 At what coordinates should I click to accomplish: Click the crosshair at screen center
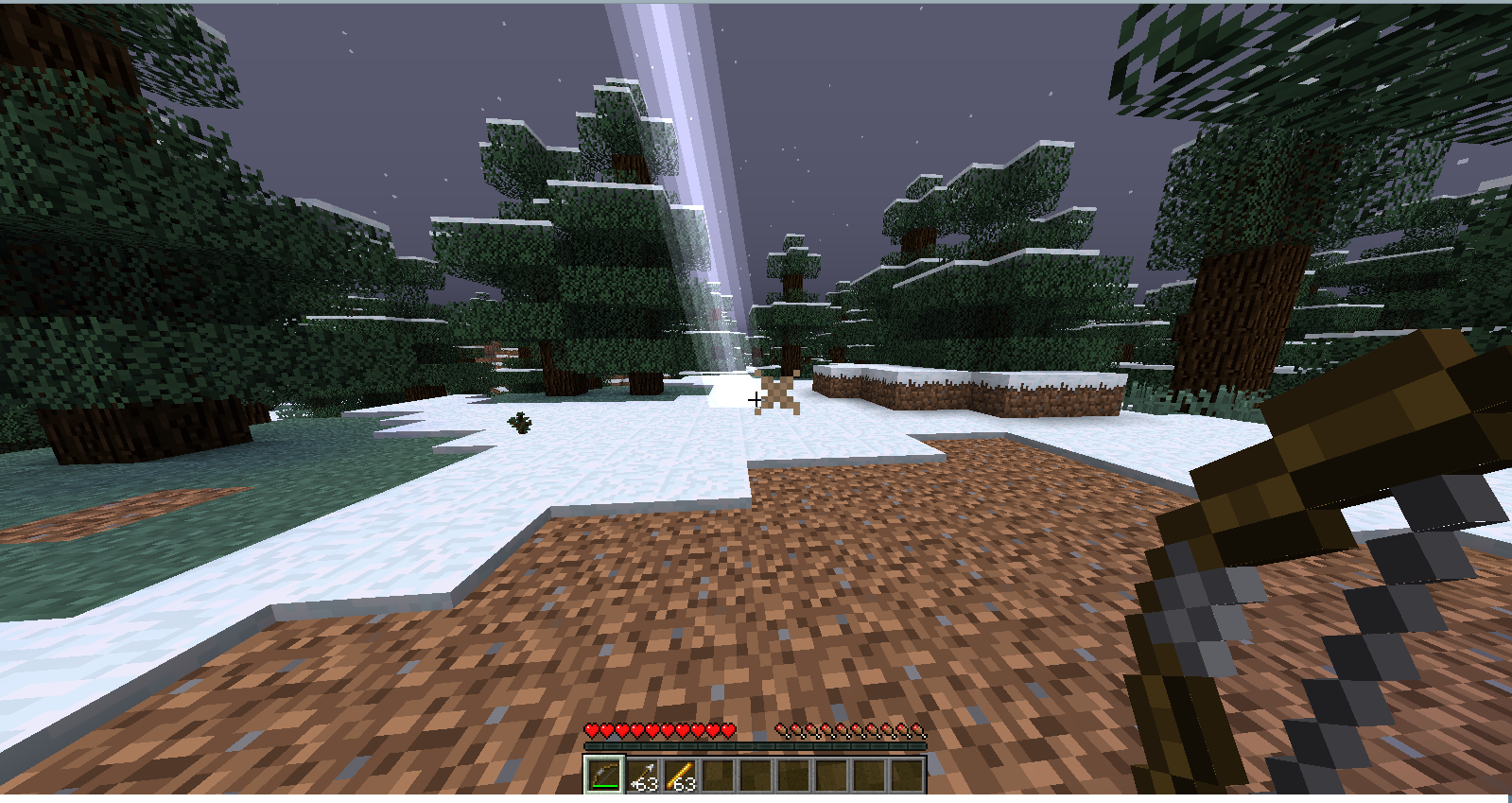[x=756, y=401]
